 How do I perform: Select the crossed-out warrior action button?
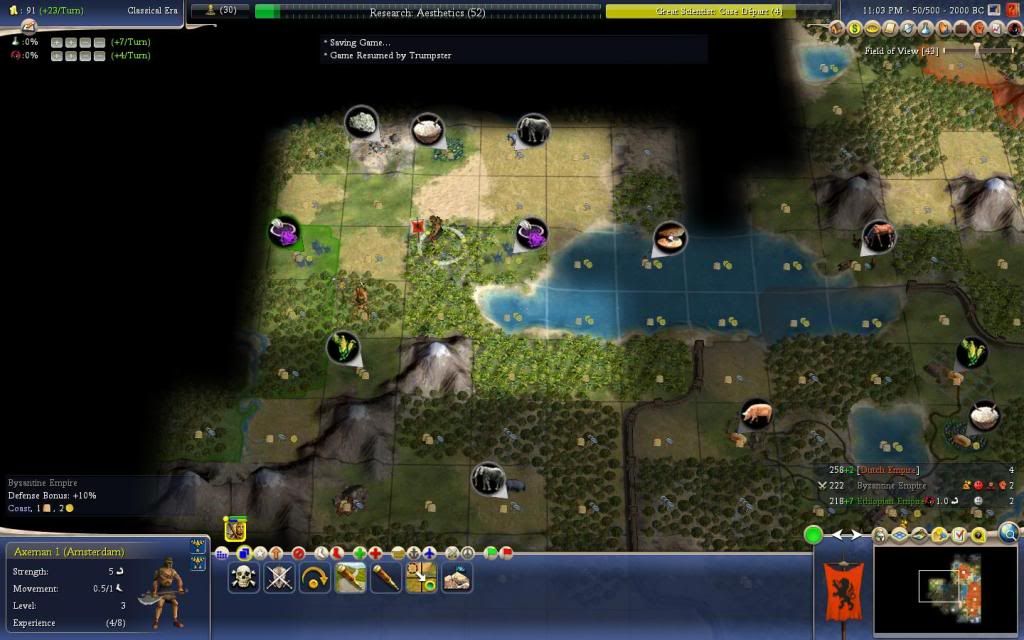pos(279,577)
